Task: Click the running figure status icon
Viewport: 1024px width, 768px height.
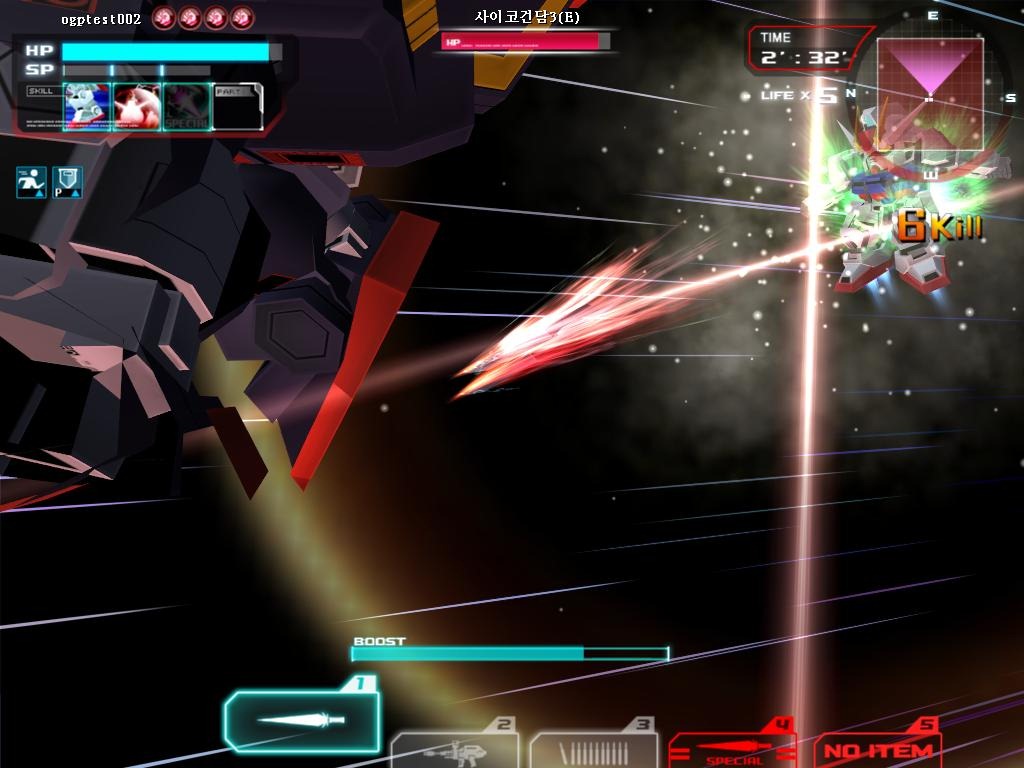Action: point(31,182)
